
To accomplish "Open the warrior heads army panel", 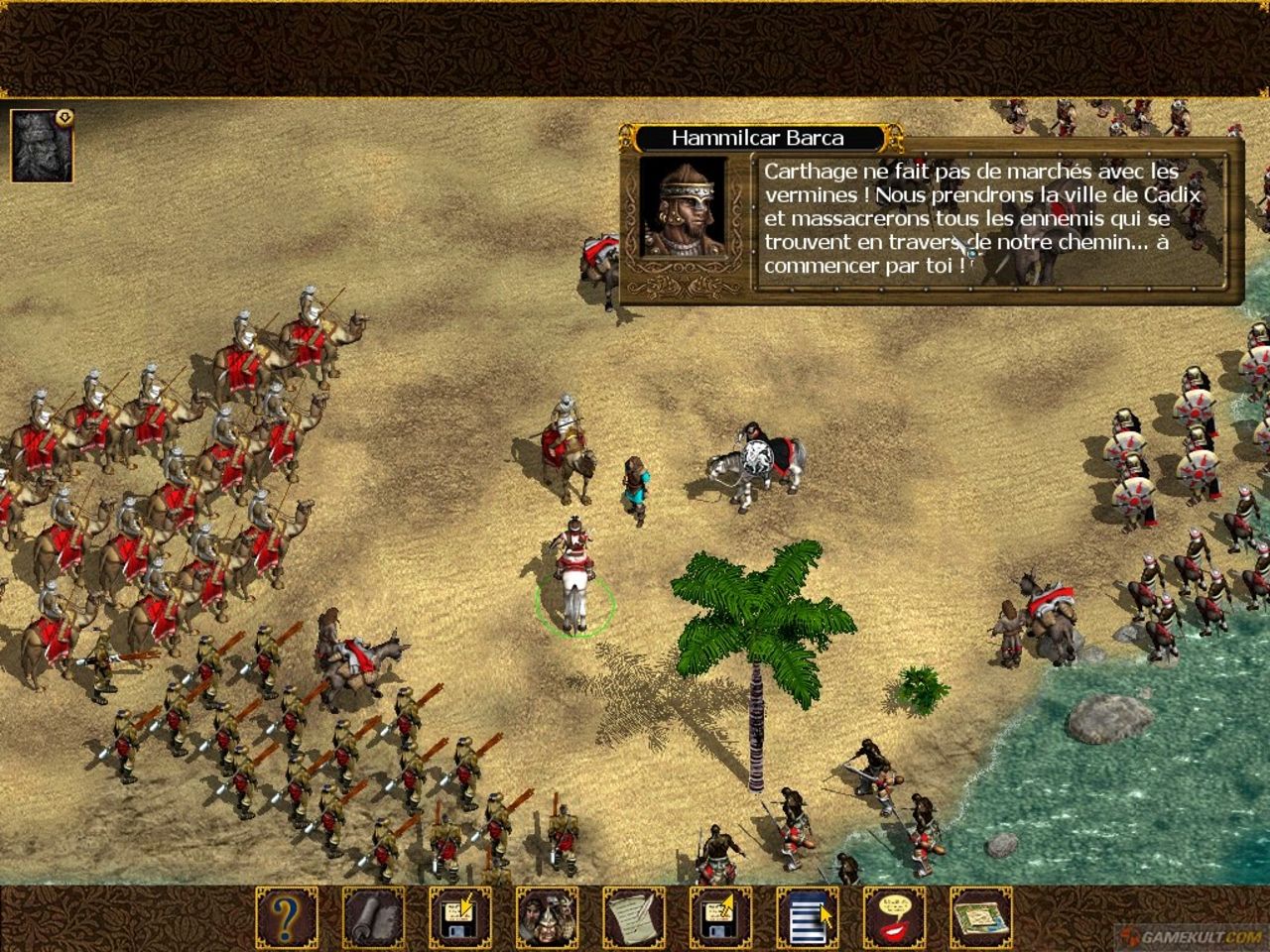I will tap(547, 917).
